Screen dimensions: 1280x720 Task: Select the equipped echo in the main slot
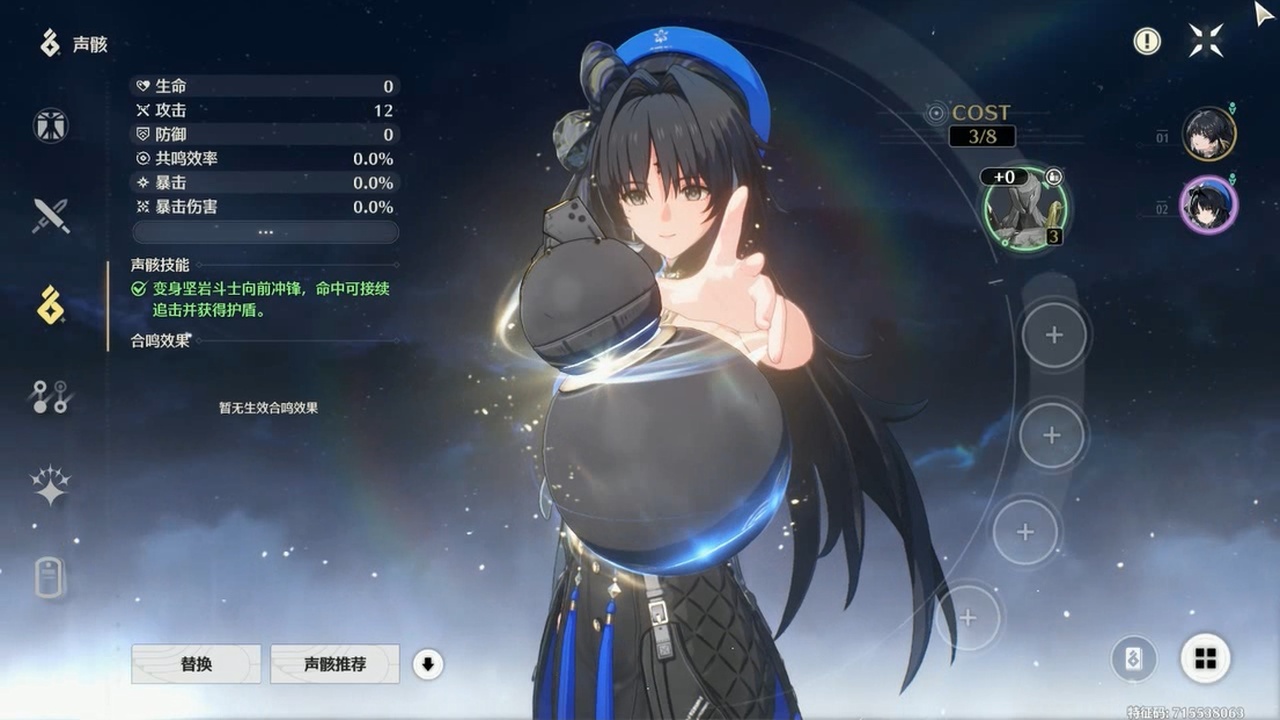pos(1025,210)
